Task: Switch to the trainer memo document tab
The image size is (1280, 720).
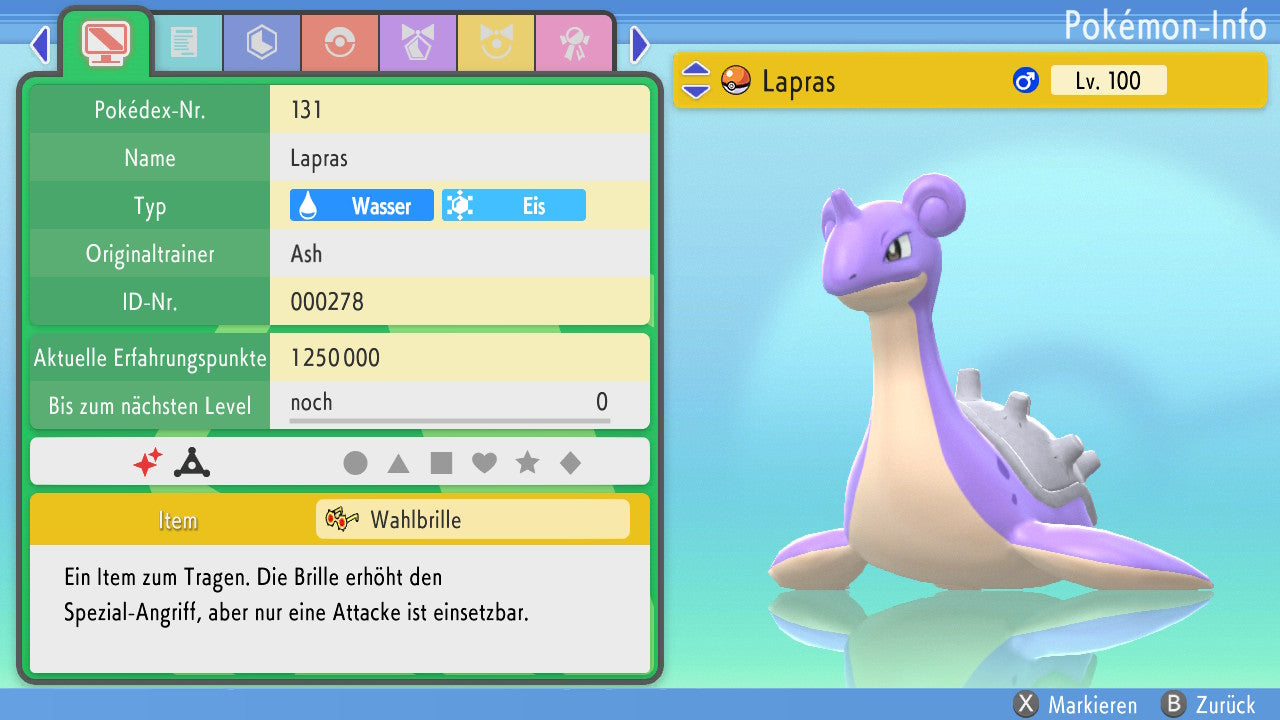Action: click(183, 43)
